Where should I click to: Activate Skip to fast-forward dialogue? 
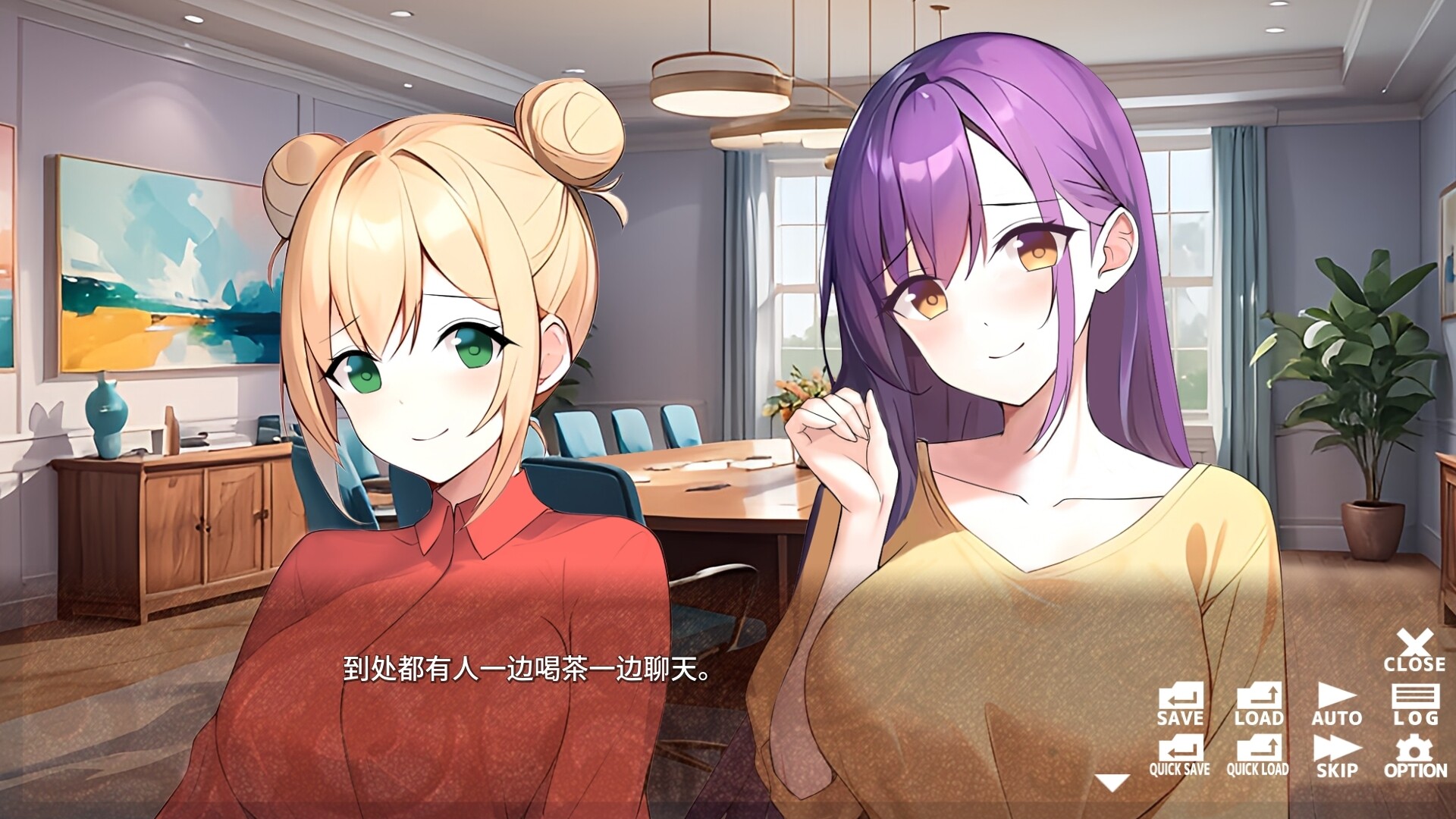pyautogui.click(x=1337, y=757)
